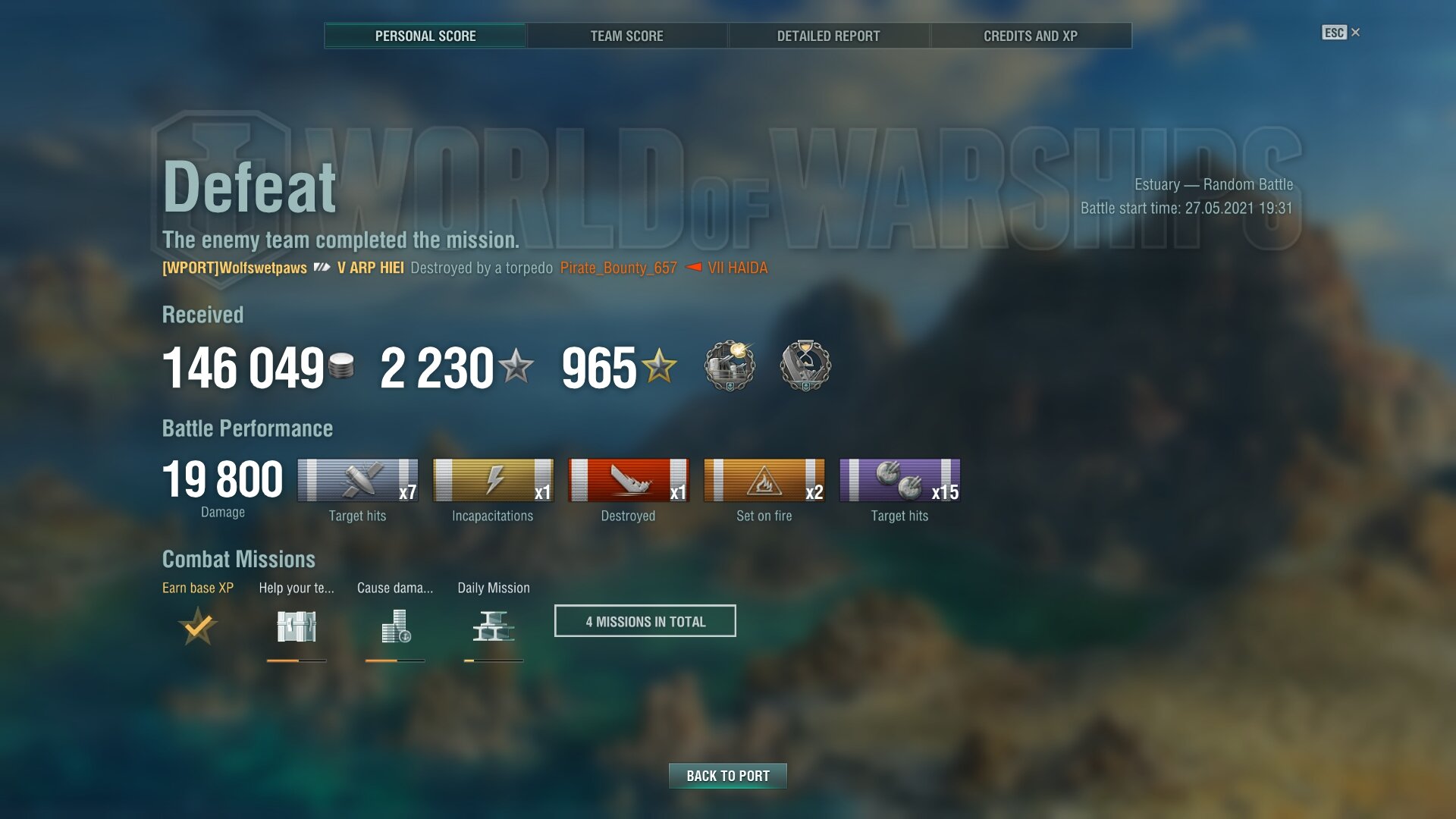Click the player name Pirate_Bounty_657

[618, 268]
